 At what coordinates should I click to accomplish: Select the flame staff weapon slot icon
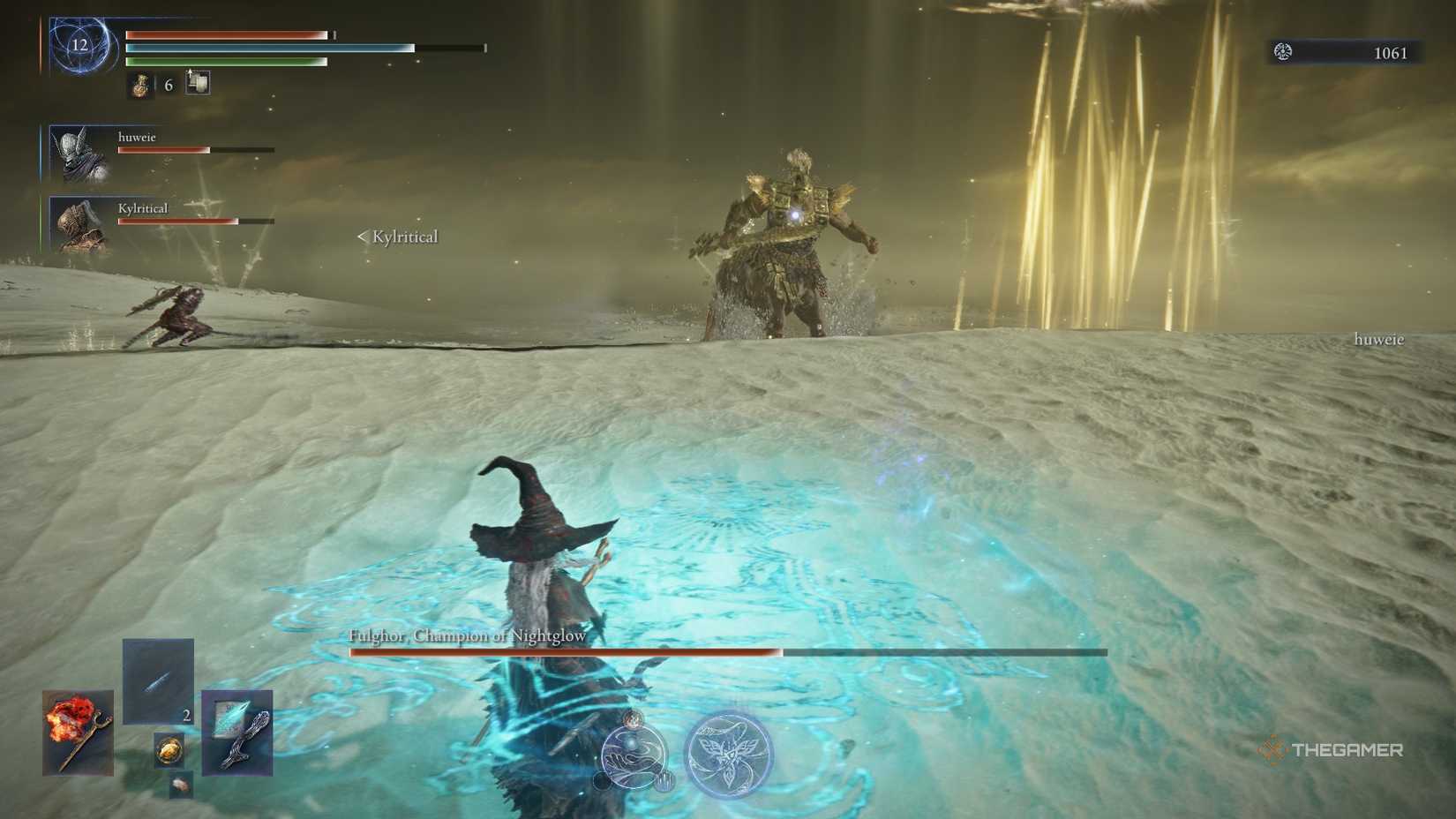(76, 731)
